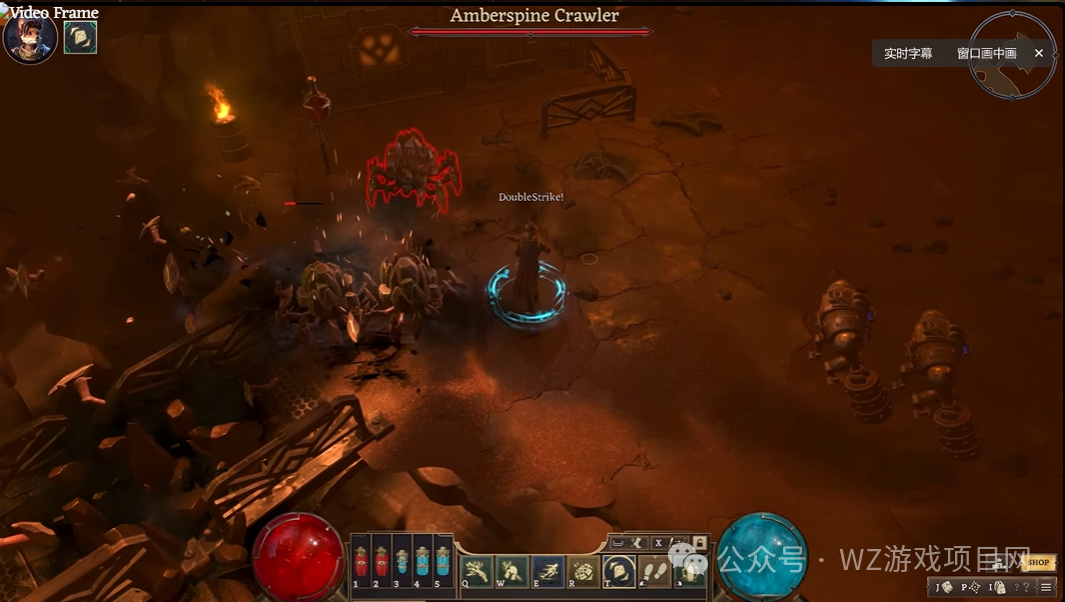Toggle the padlock on the skill bar
This screenshot has height=602, width=1065.
pyautogui.click(x=699, y=542)
